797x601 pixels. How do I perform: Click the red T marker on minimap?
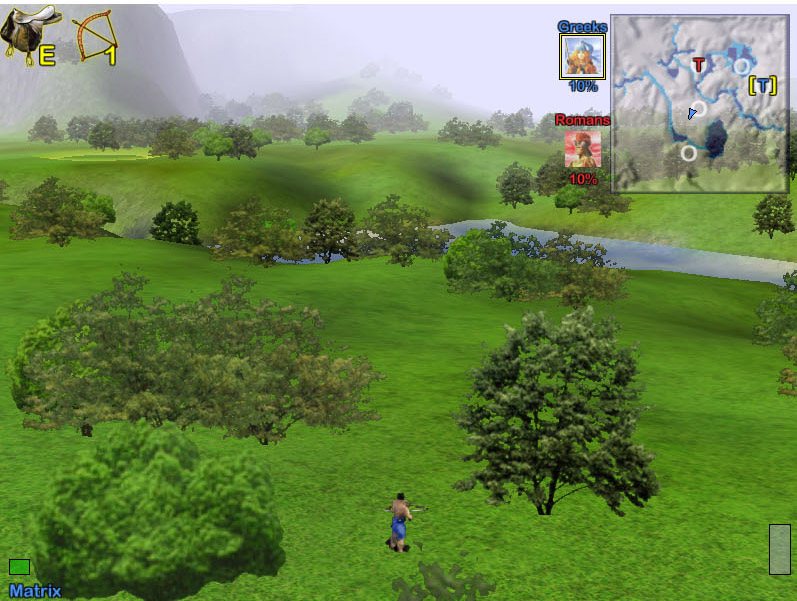699,65
